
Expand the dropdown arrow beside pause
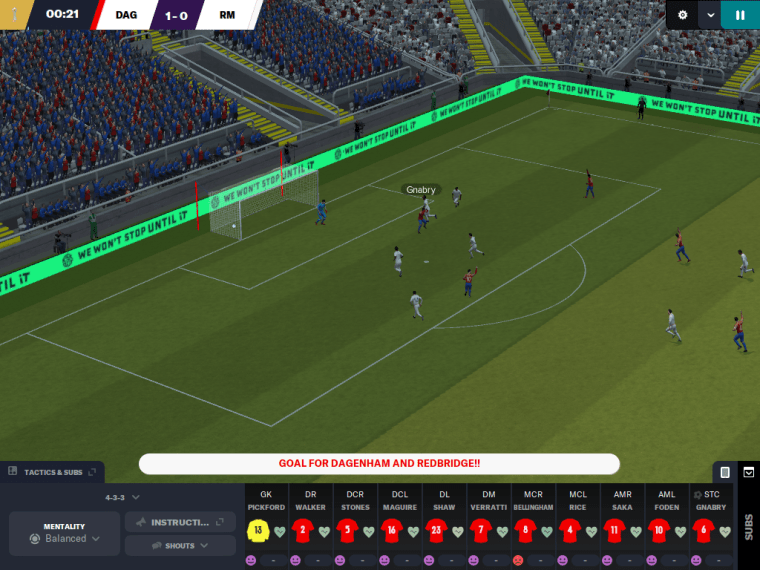pos(710,15)
